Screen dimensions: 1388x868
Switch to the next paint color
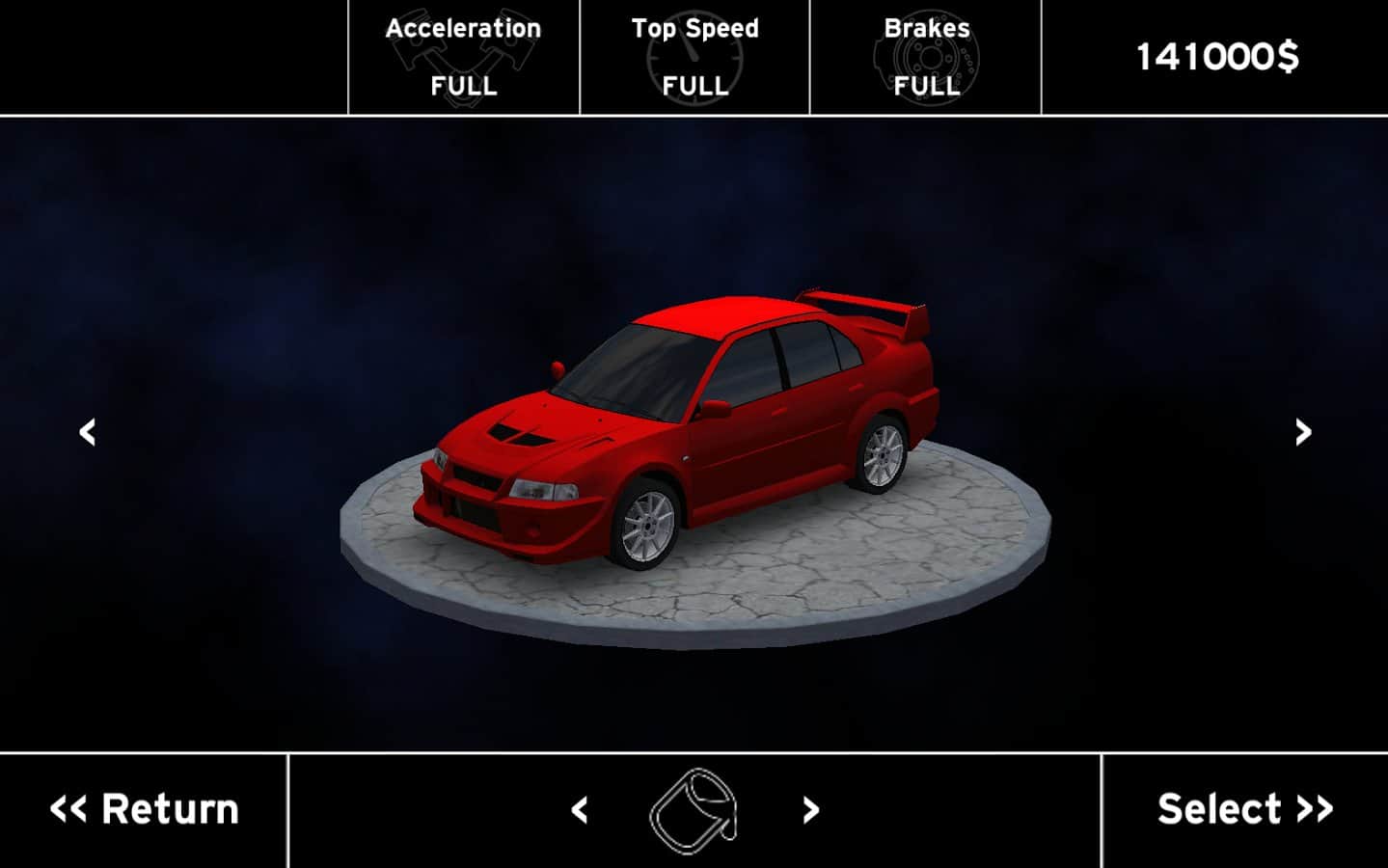pyautogui.click(x=810, y=810)
